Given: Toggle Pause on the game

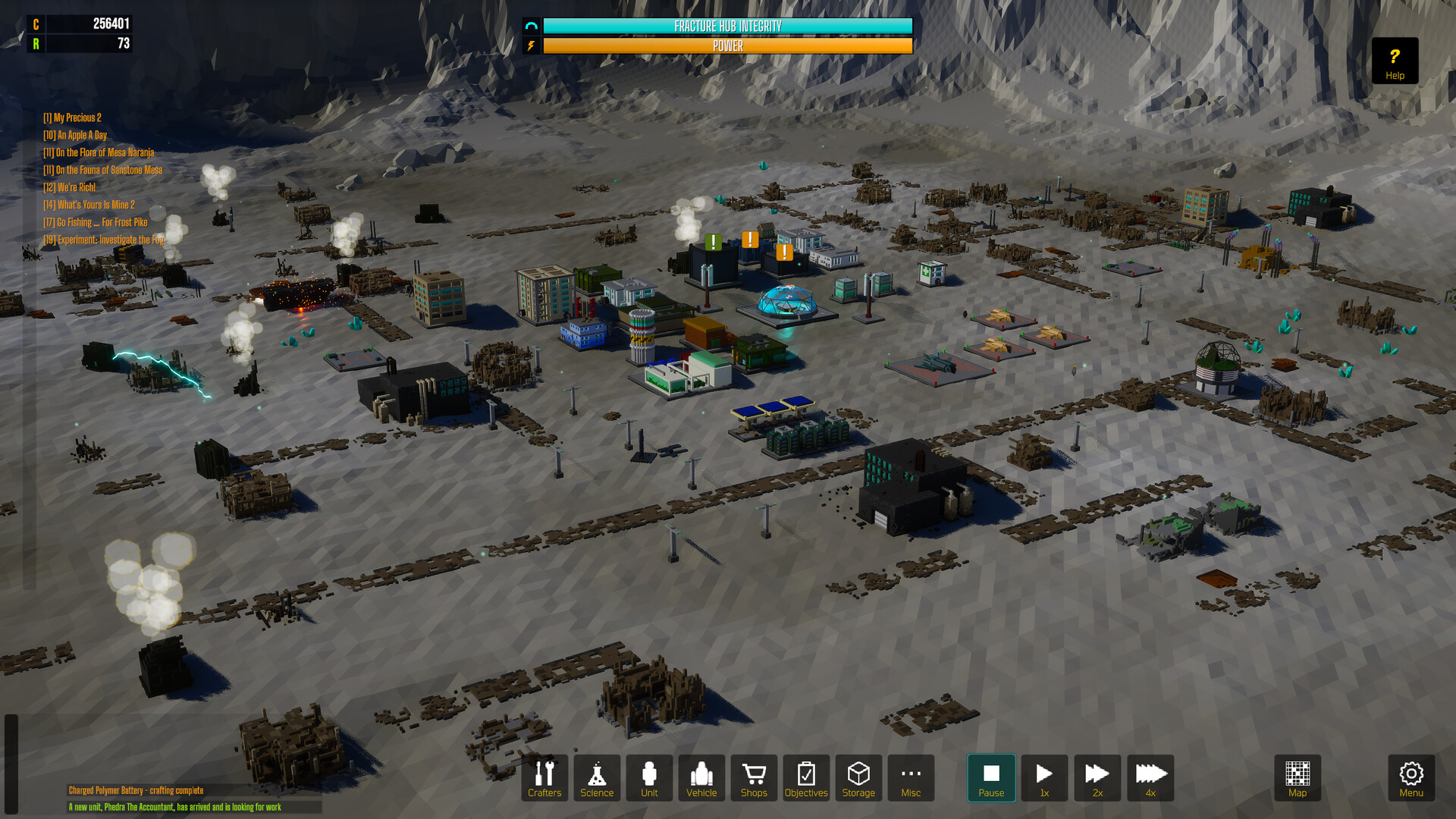Looking at the screenshot, I should (991, 778).
